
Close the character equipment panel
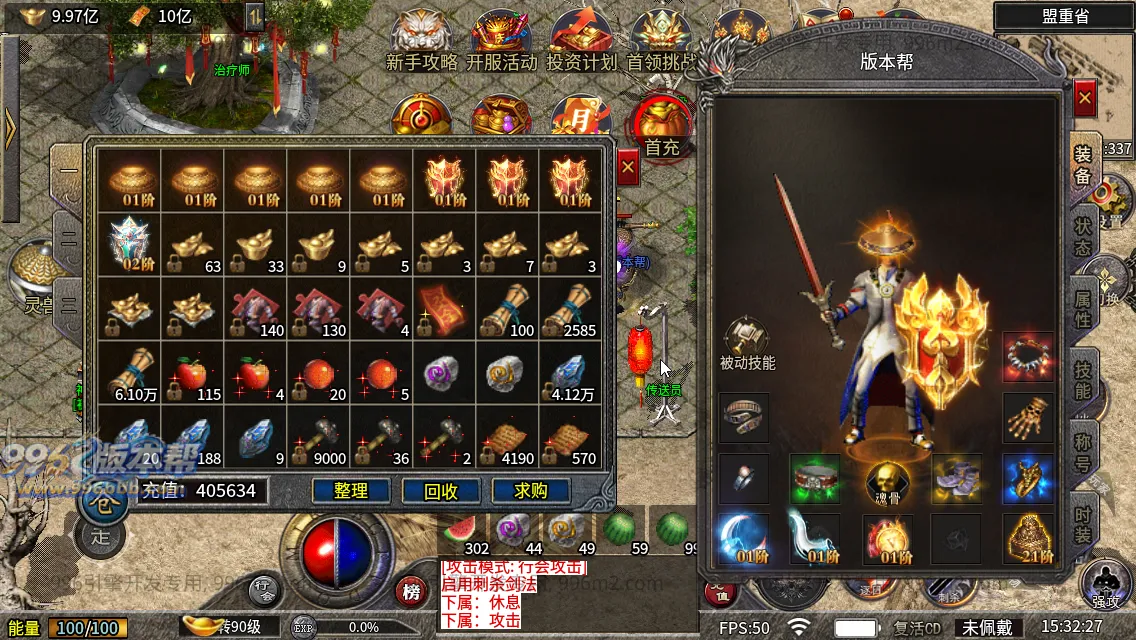coord(1084,98)
